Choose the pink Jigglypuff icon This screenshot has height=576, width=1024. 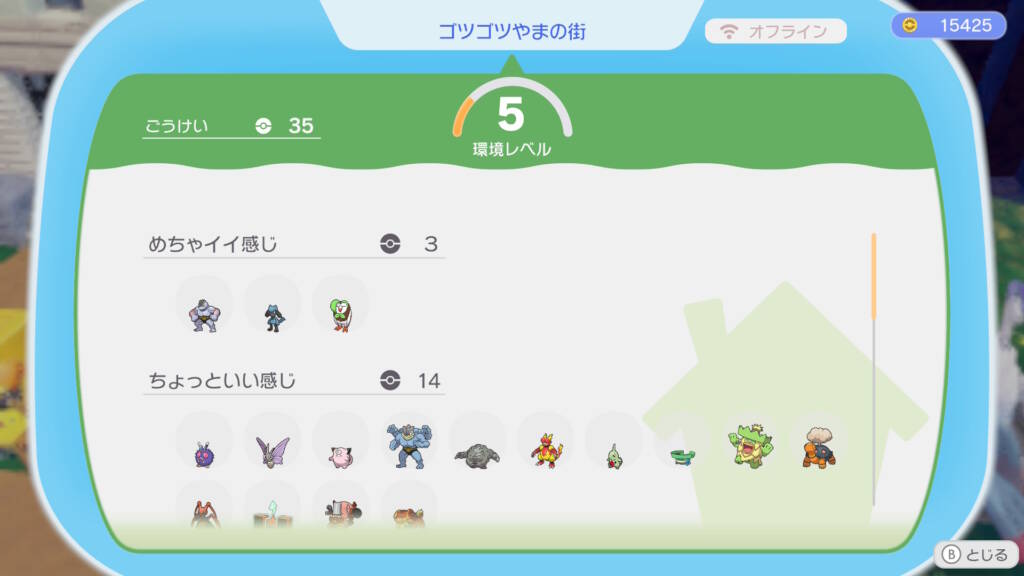340,454
